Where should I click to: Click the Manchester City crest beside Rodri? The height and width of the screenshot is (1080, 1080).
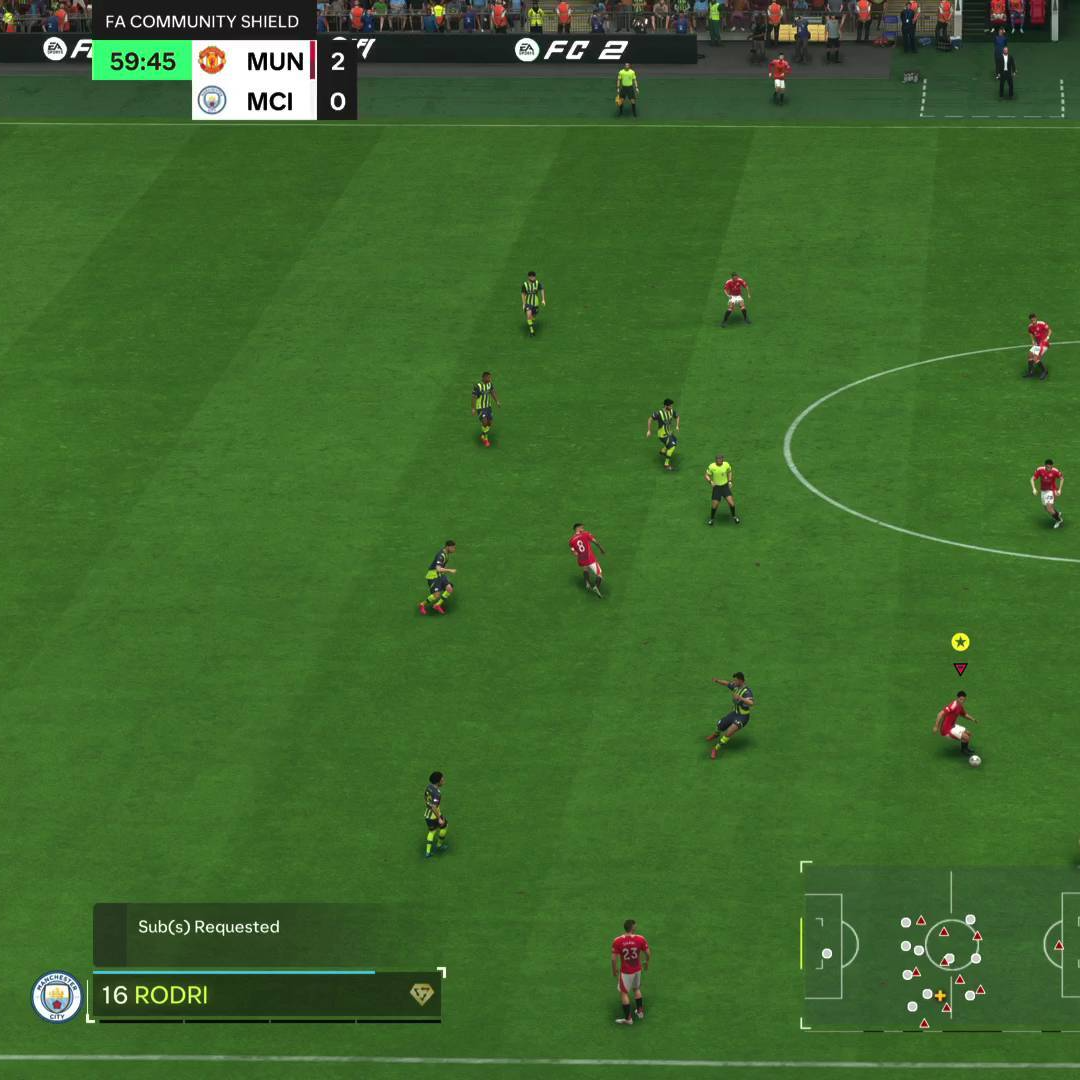(x=57, y=997)
